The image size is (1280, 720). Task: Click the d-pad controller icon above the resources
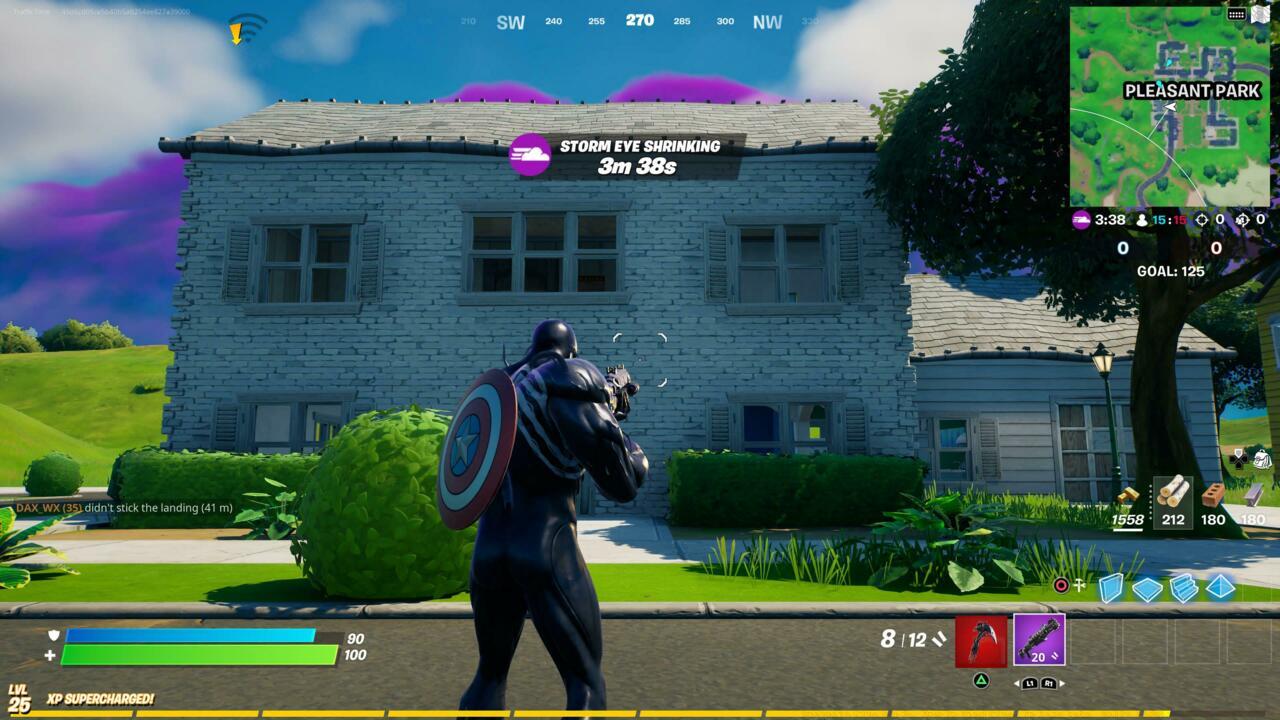pyautogui.click(x=1237, y=458)
